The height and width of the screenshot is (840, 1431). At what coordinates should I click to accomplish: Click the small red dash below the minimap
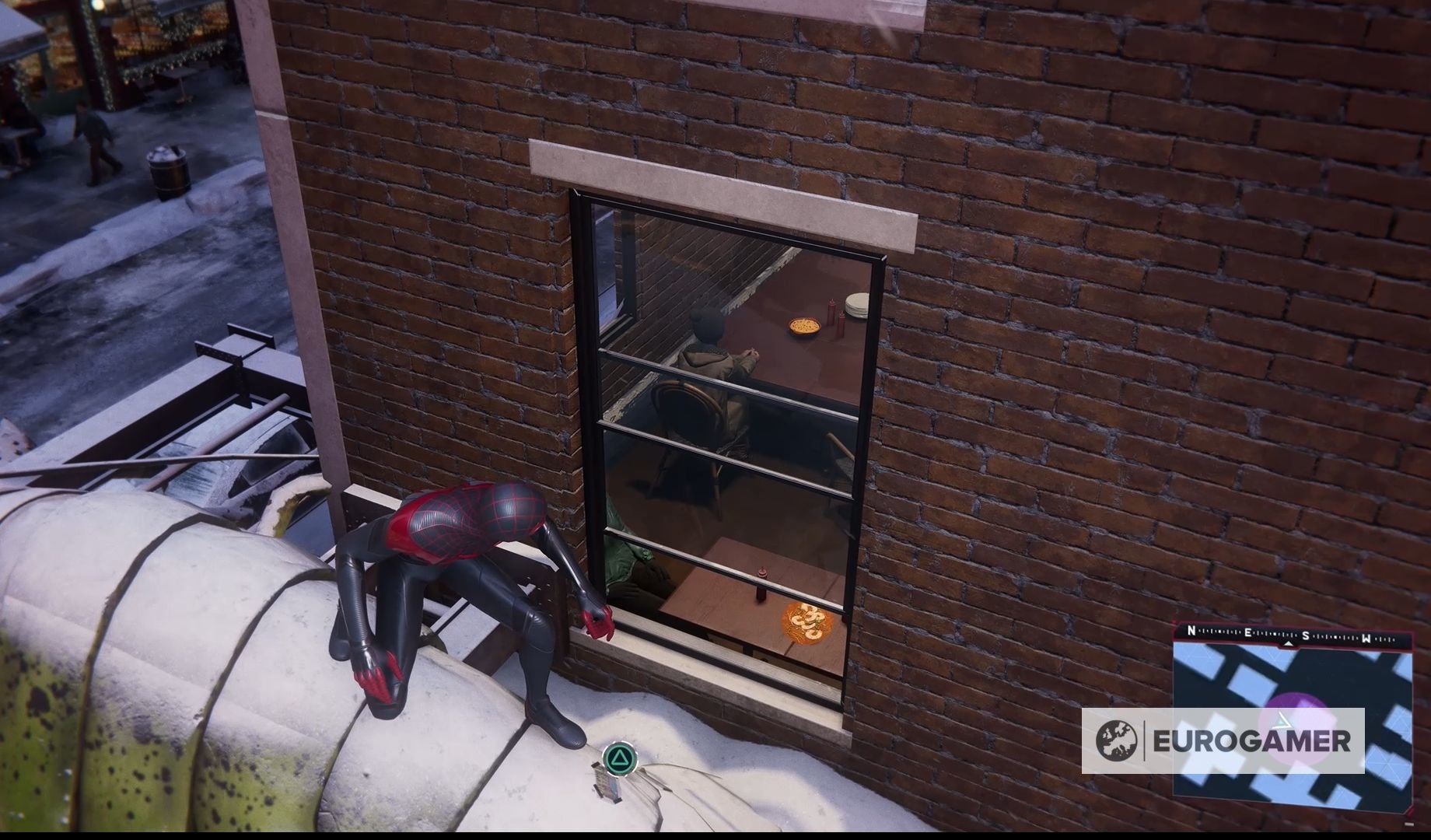coord(1410,824)
